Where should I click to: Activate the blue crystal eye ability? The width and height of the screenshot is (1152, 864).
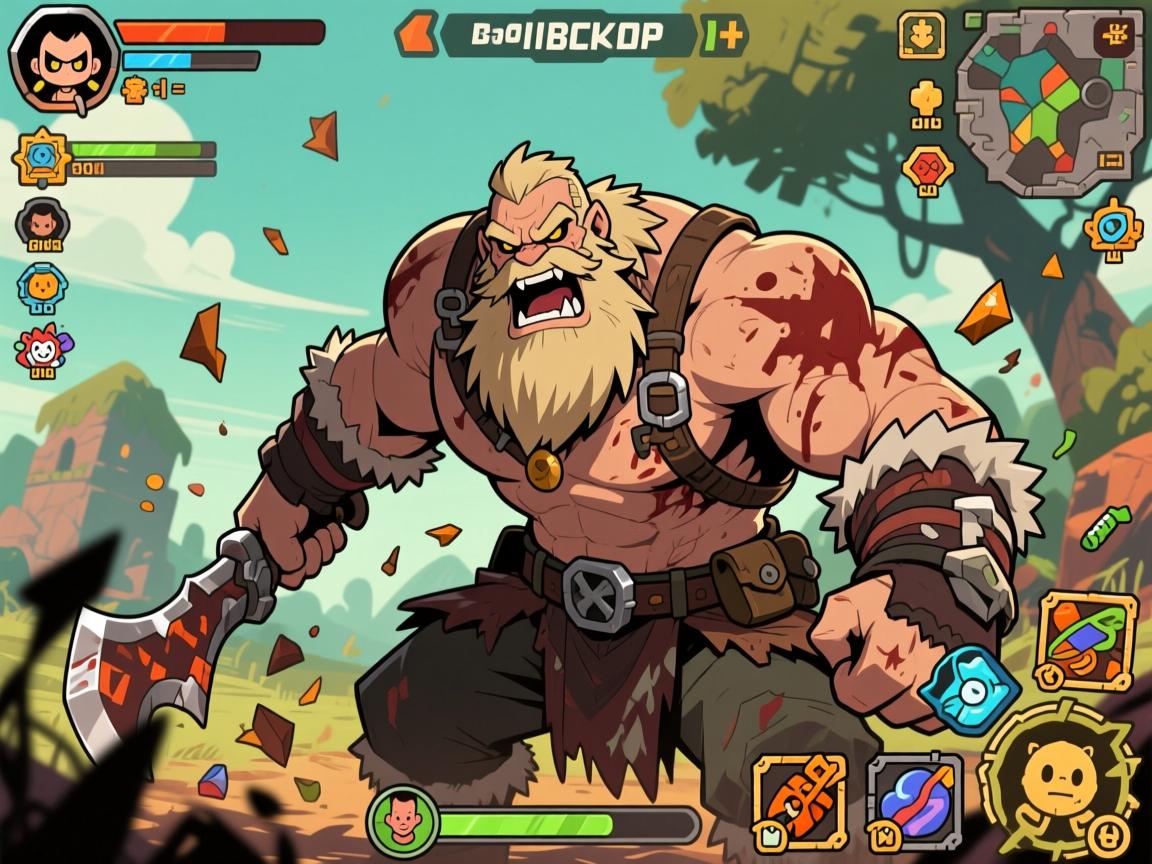click(968, 688)
